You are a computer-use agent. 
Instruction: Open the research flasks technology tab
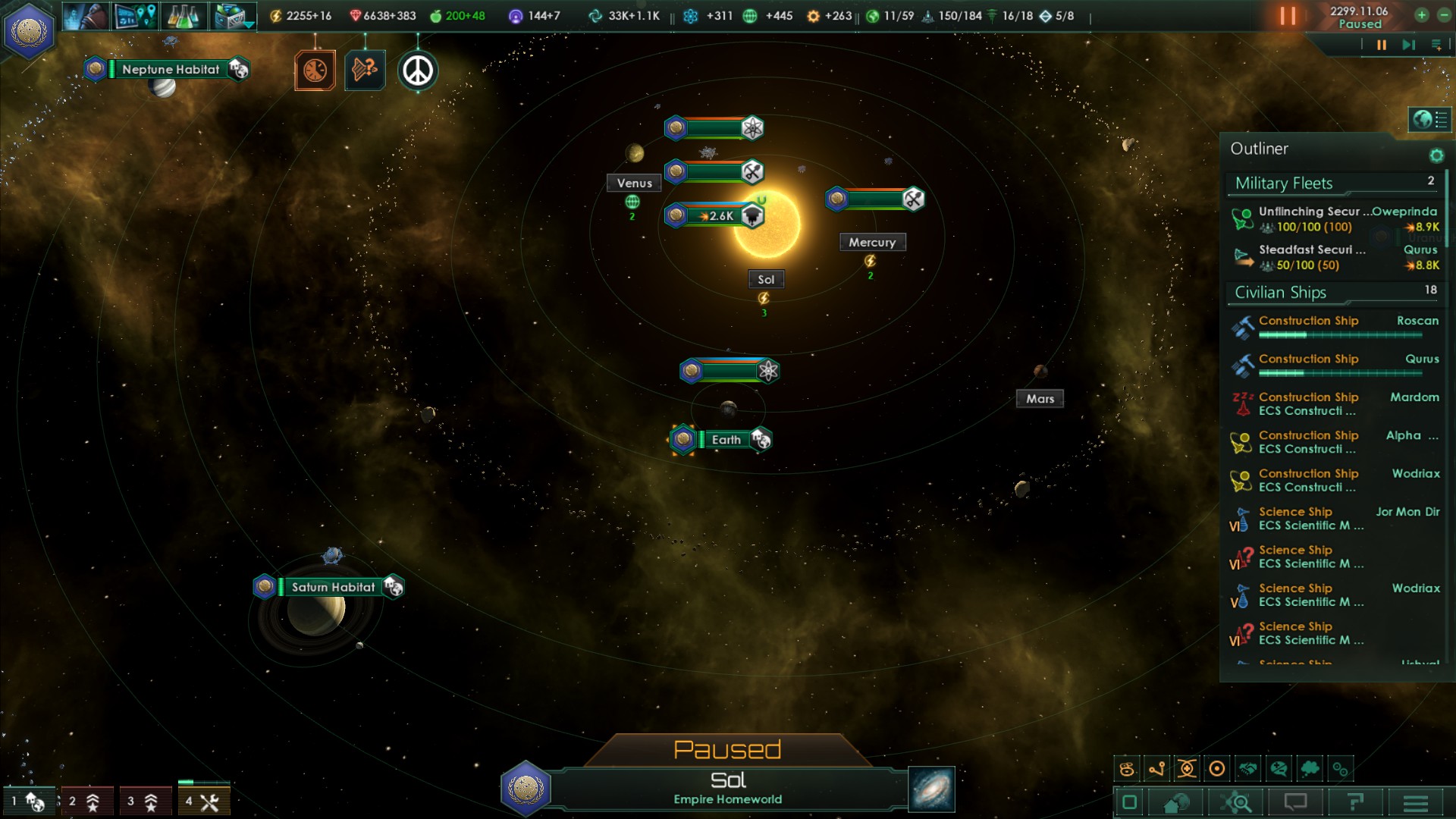point(183,16)
